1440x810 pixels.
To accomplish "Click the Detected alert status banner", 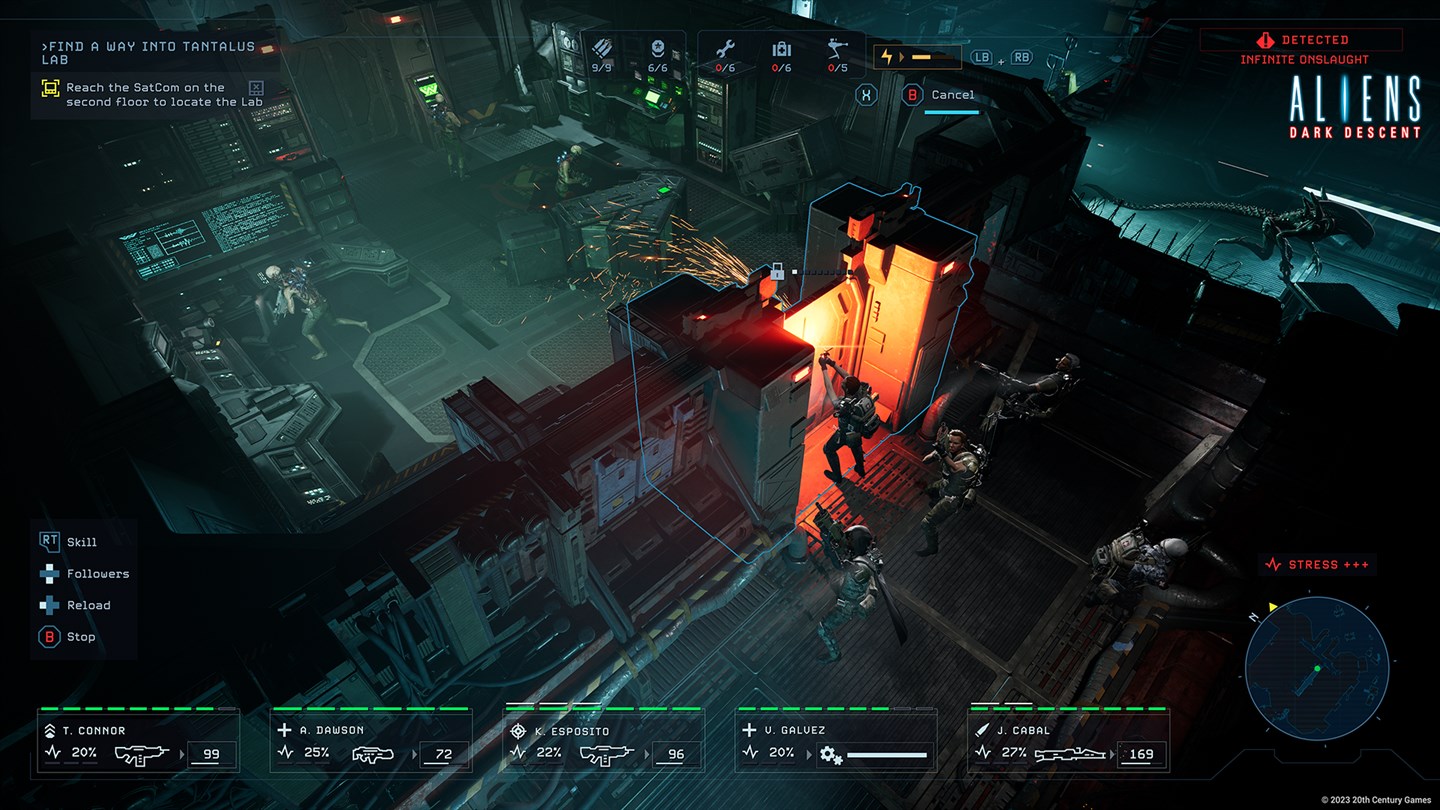I will pyautogui.click(x=1301, y=40).
